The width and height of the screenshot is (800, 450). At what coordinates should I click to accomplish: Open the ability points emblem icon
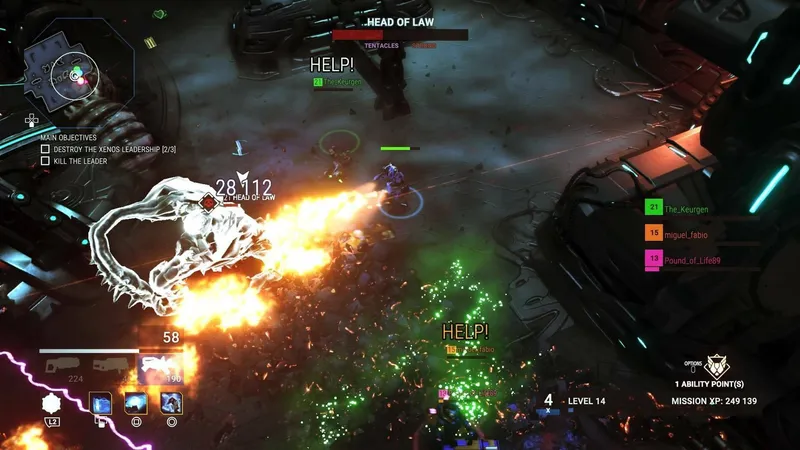[x=717, y=366]
